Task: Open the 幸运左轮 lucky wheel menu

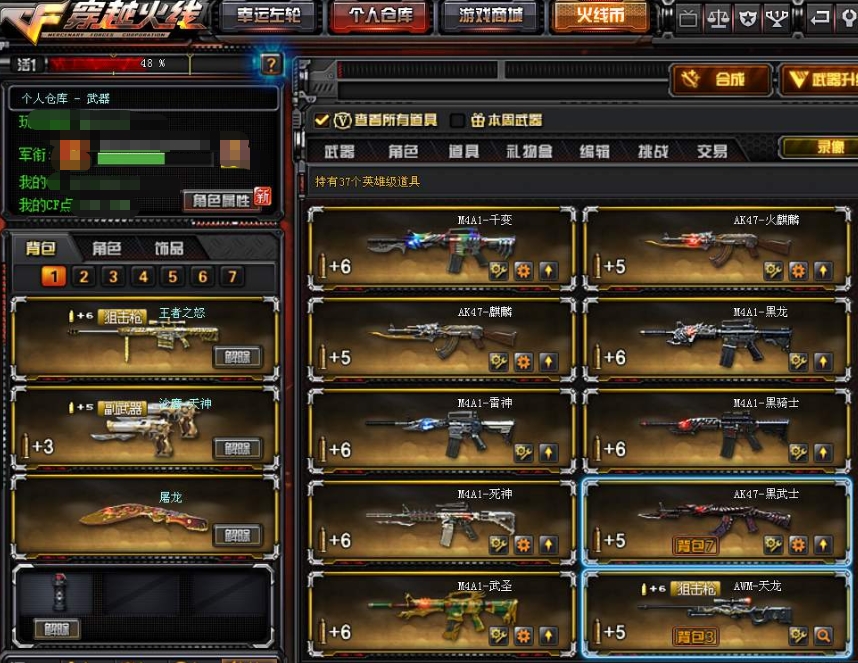Action: point(268,16)
